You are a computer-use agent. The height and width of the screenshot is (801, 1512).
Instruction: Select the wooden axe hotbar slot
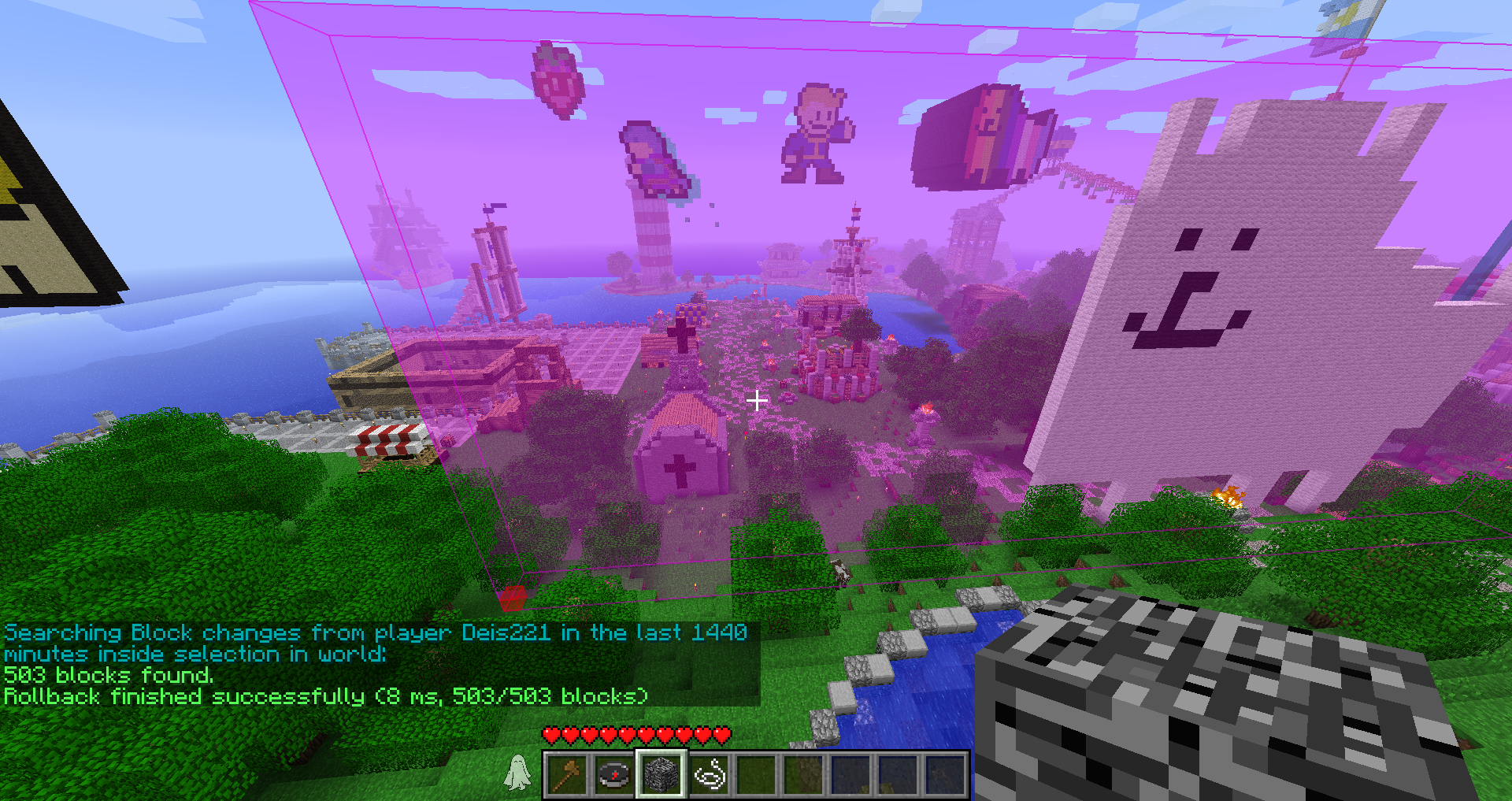click(x=567, y=774)
